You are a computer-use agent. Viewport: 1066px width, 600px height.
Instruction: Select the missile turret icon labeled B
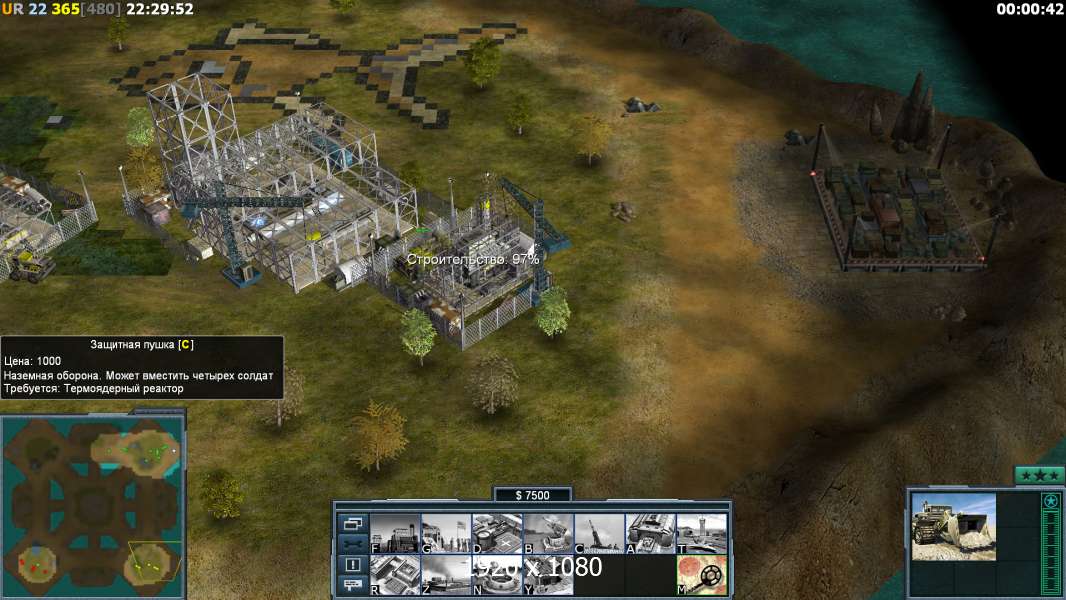click(x=548, y=534)
